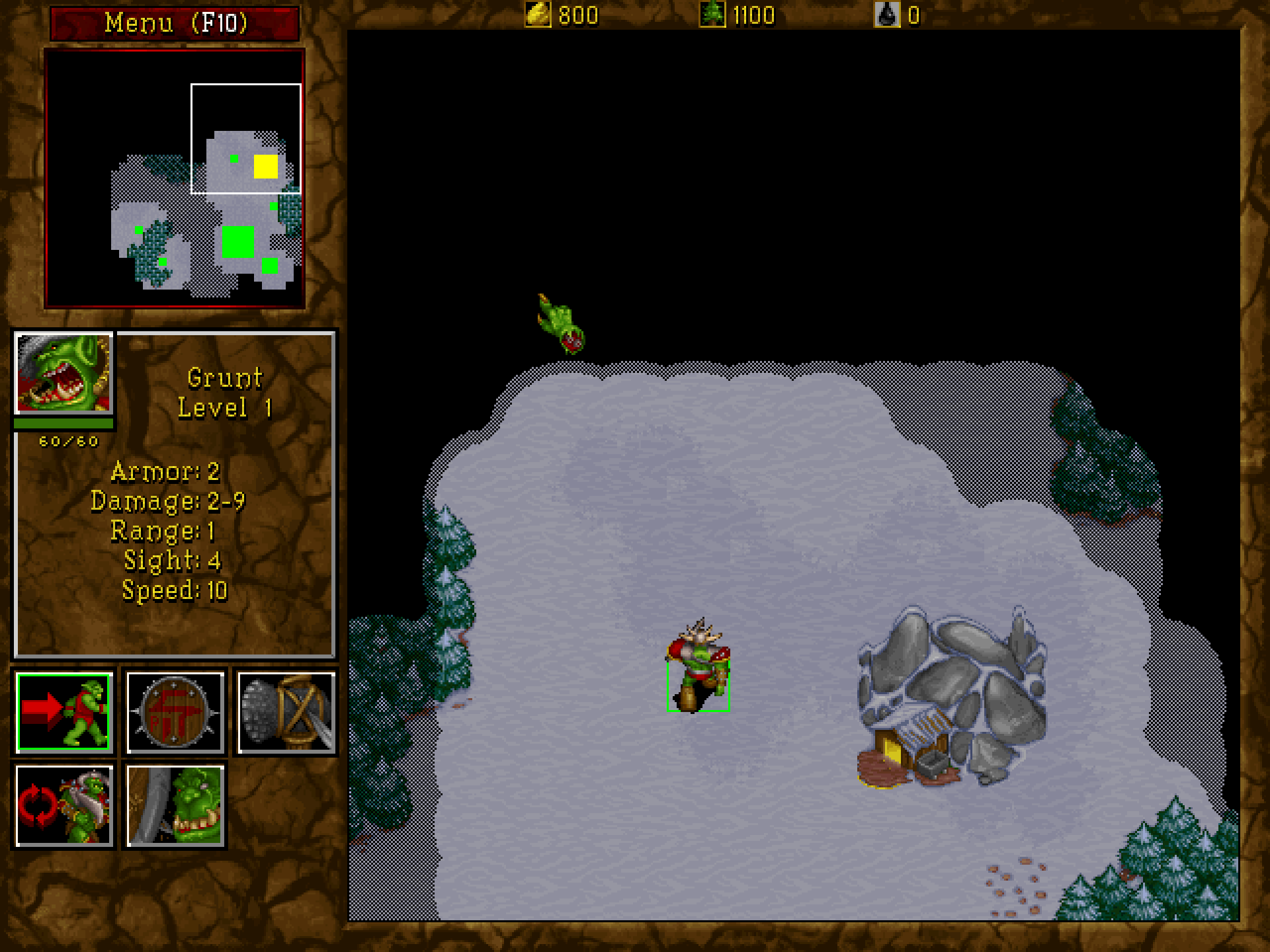Click on the minimap
The height and width of the screenshot is (952, 1270).
click(175, 178)
